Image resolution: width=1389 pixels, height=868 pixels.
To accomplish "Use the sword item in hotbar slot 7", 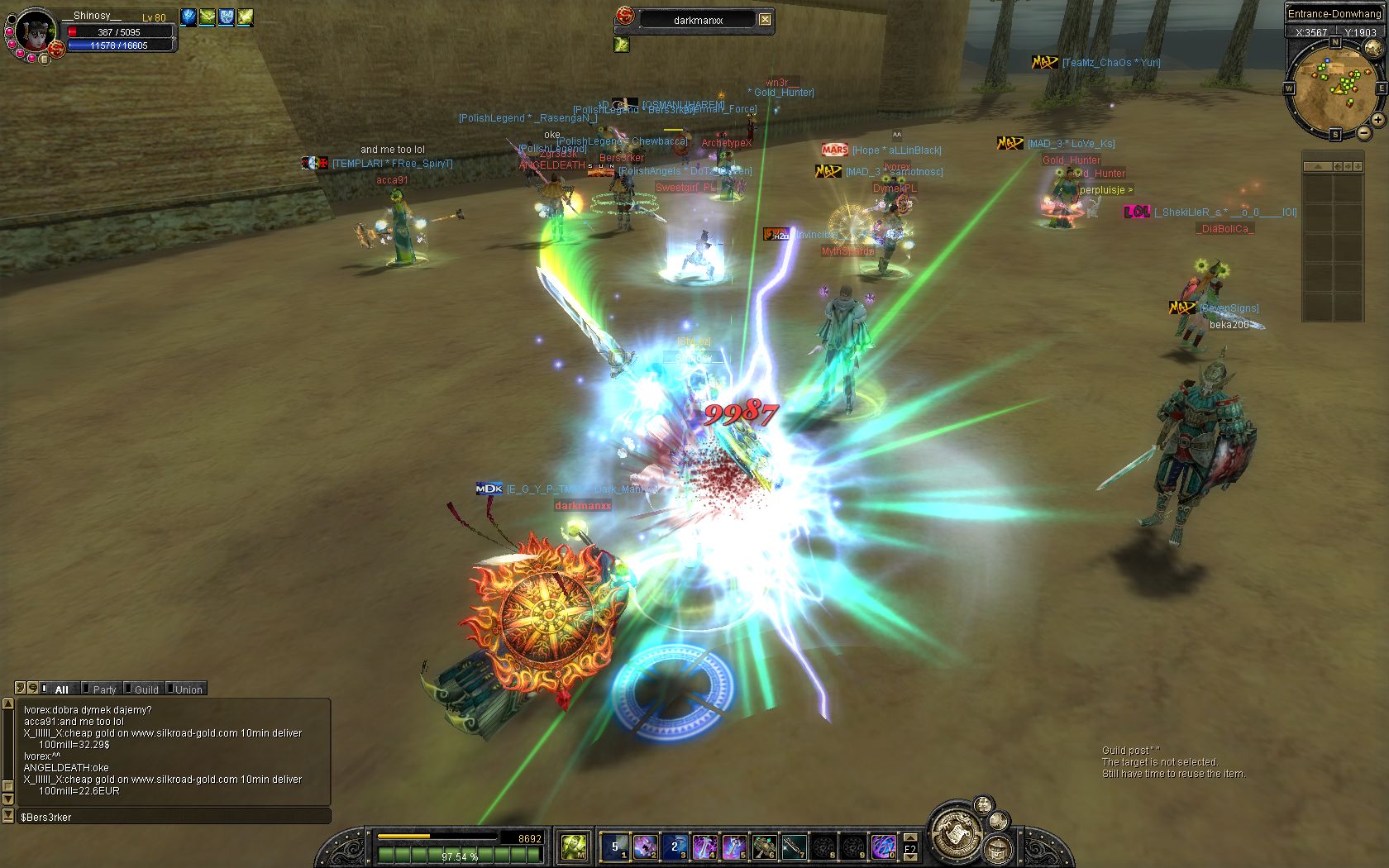I will click(793, 847).
